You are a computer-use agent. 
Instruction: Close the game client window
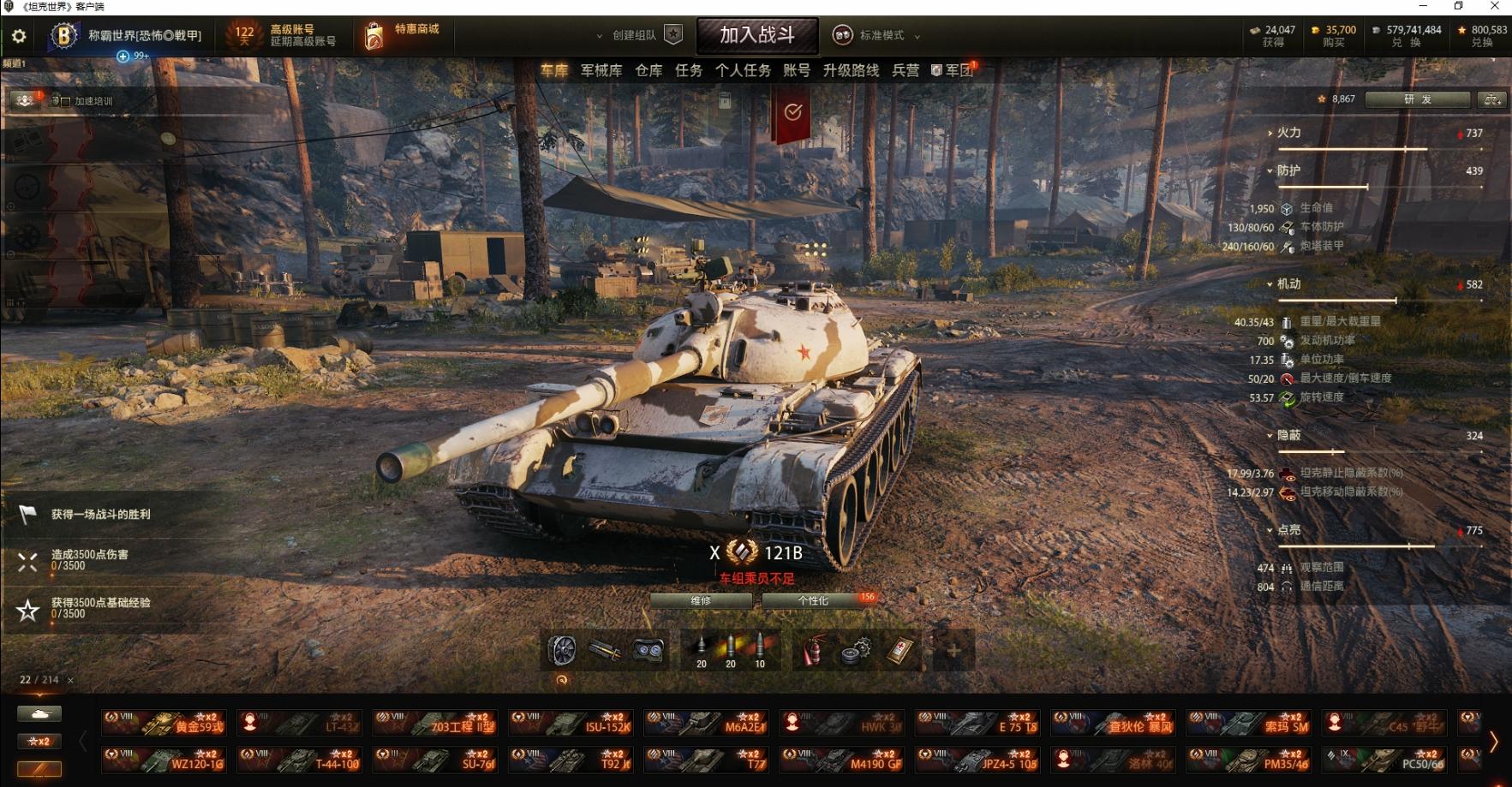1495,7
